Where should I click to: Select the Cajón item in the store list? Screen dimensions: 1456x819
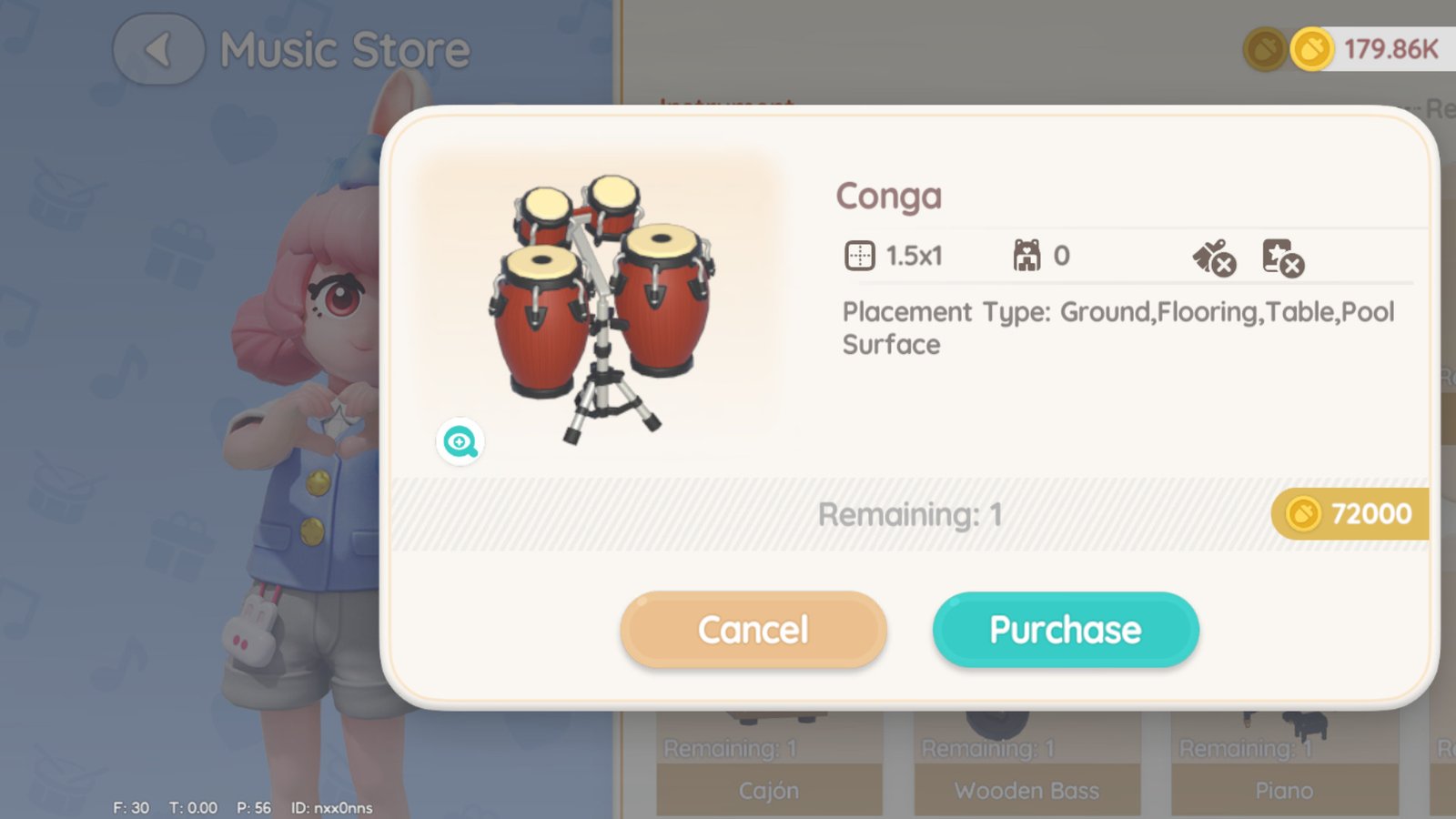pyautogui.click(x=770, y=773)
